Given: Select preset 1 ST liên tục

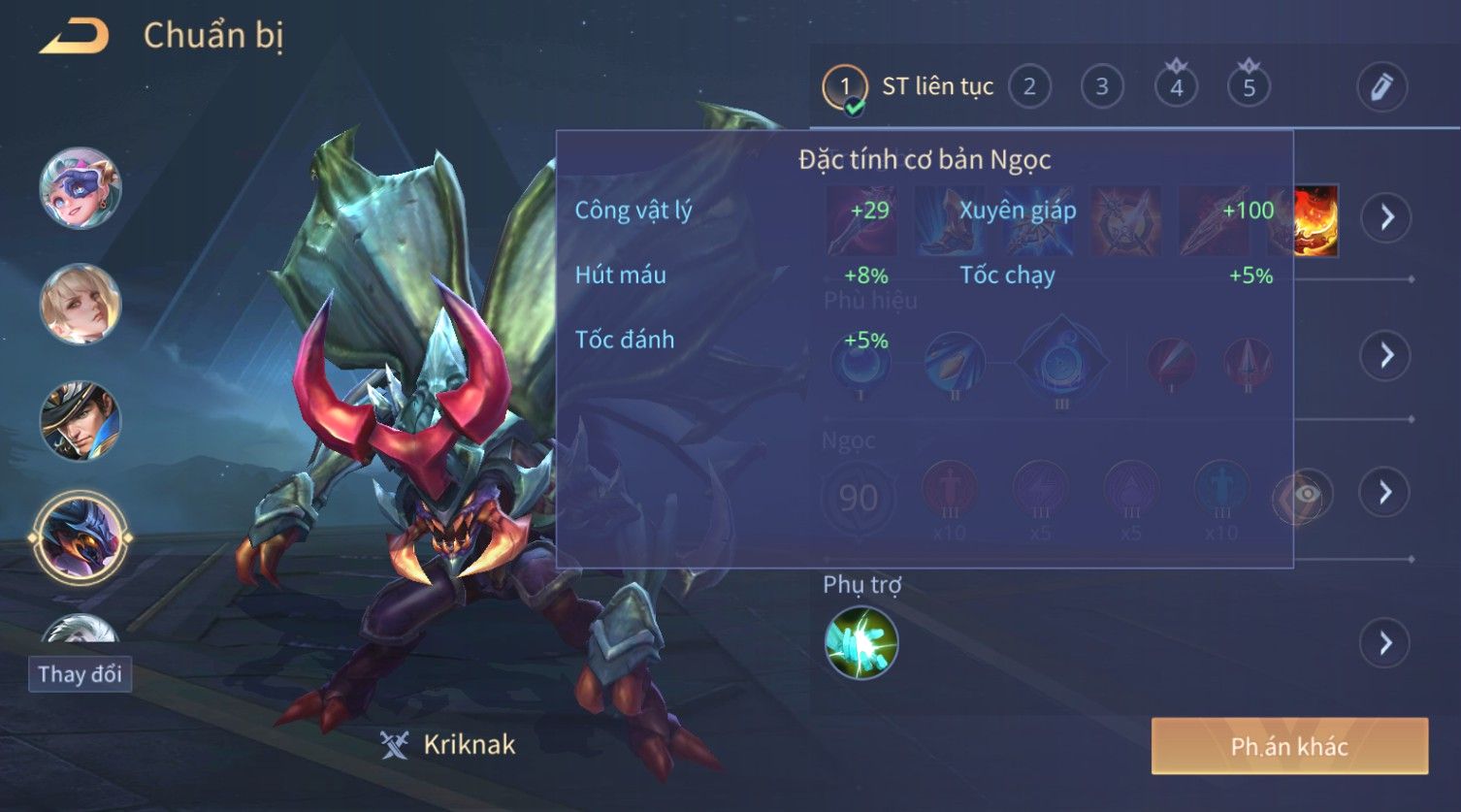Looking at the screenshot, I should (x=844, y=87).
